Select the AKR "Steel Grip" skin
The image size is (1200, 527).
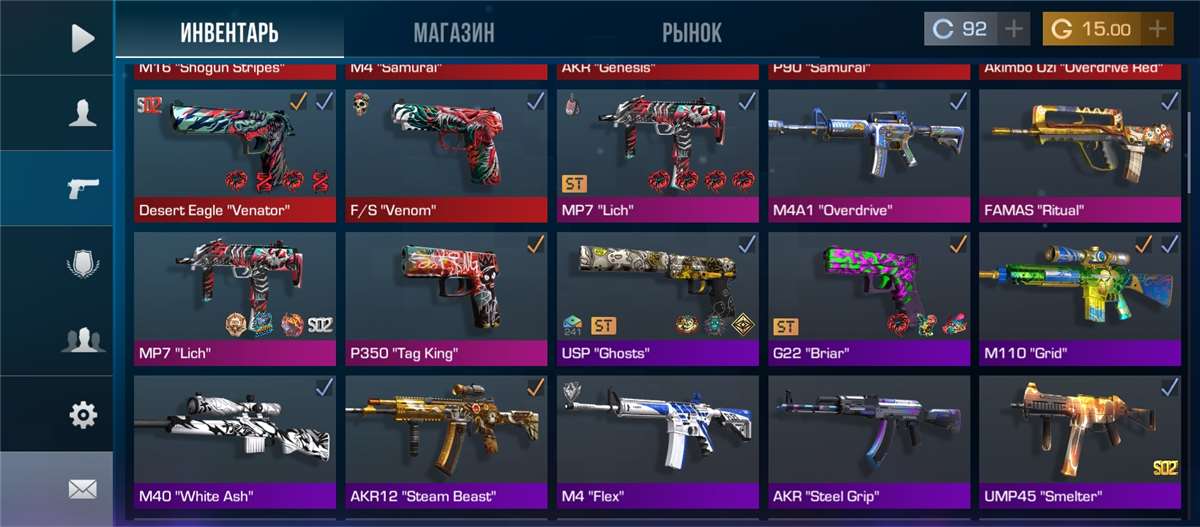(869, 441)
